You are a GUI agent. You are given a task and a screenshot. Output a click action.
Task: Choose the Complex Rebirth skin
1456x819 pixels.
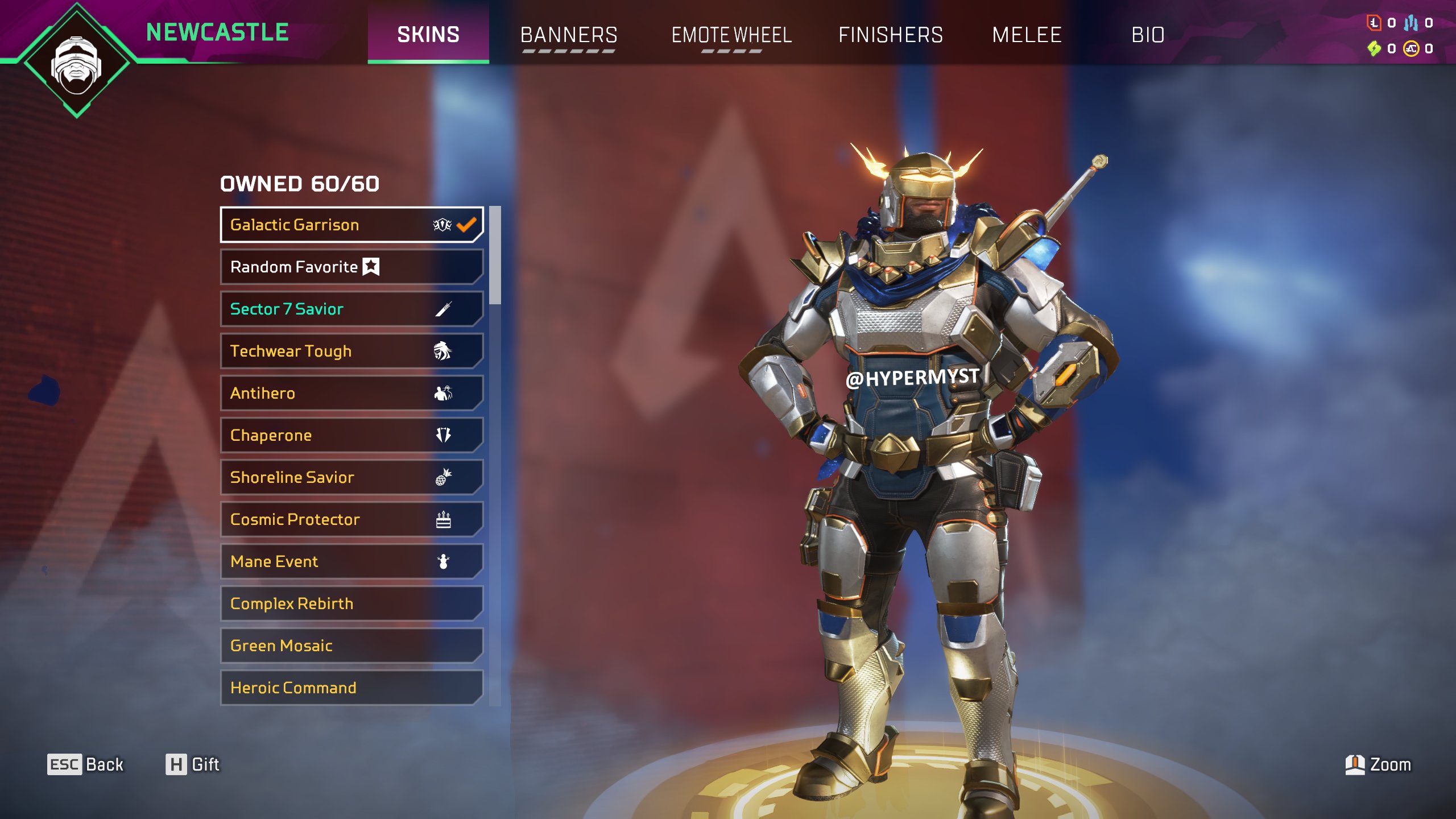351,603
